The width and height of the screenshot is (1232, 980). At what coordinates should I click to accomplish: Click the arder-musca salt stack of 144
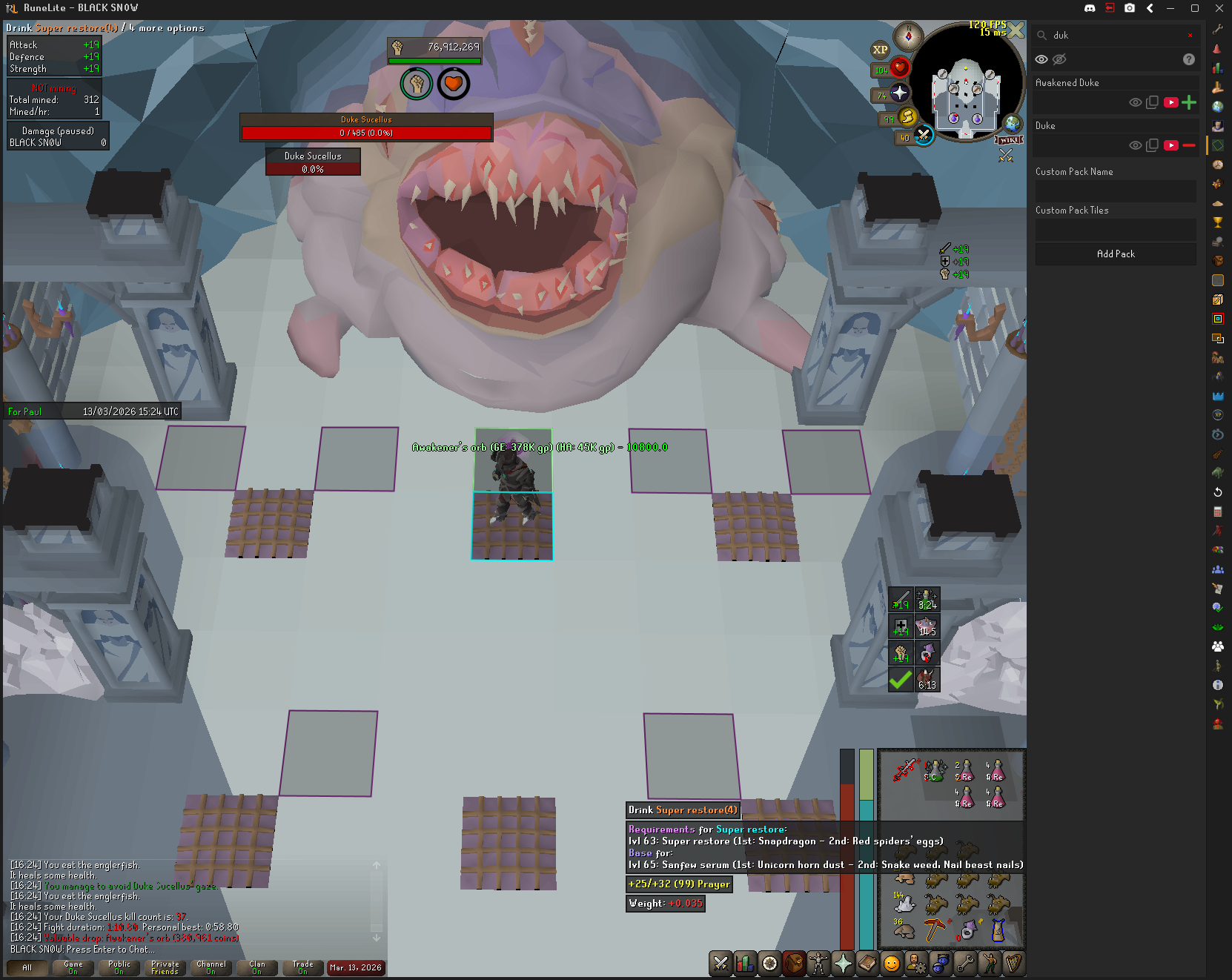click(x=904, y=903)
